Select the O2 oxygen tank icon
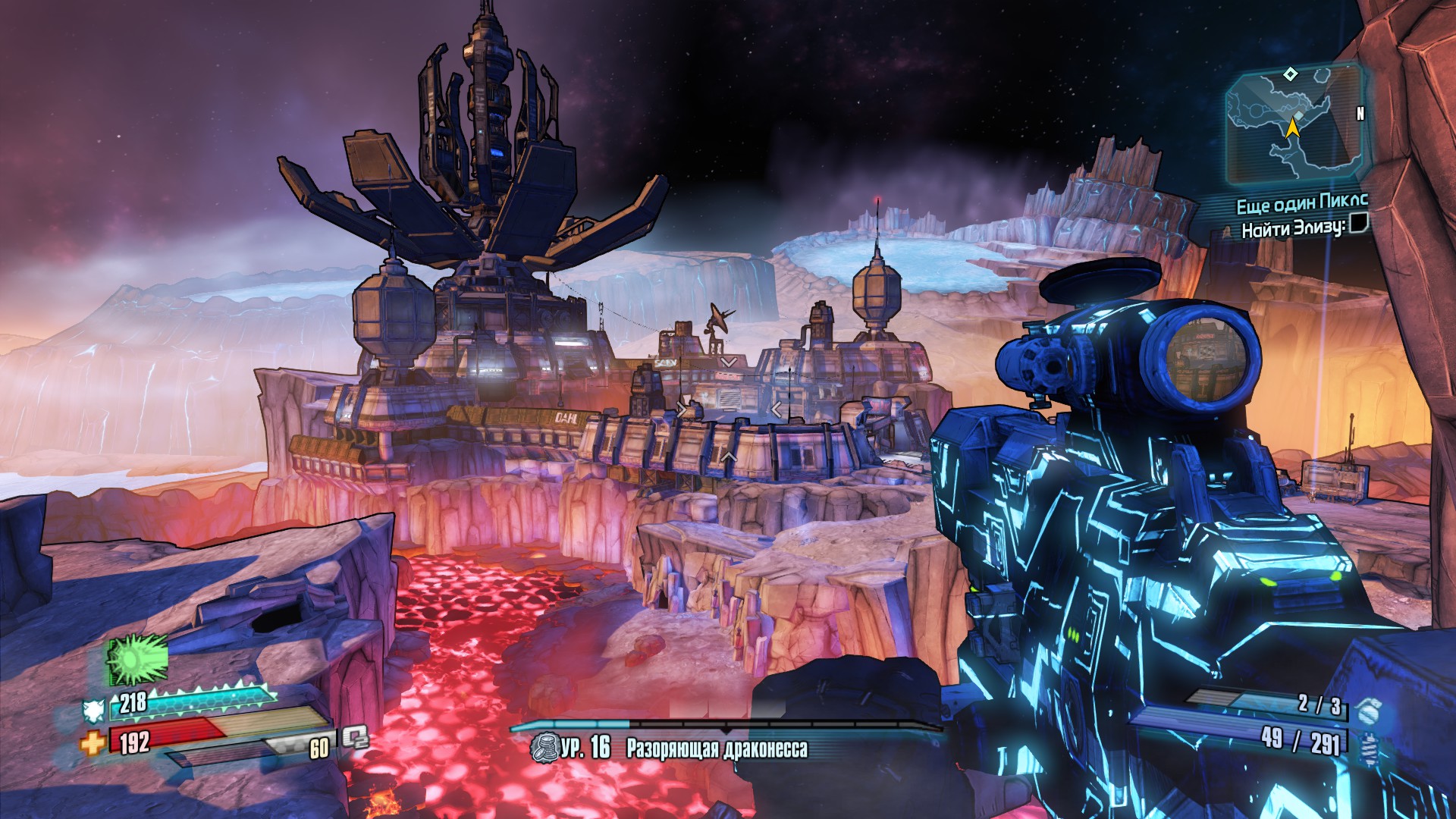This screenshot has width=1456, height=819. [353, 737]
